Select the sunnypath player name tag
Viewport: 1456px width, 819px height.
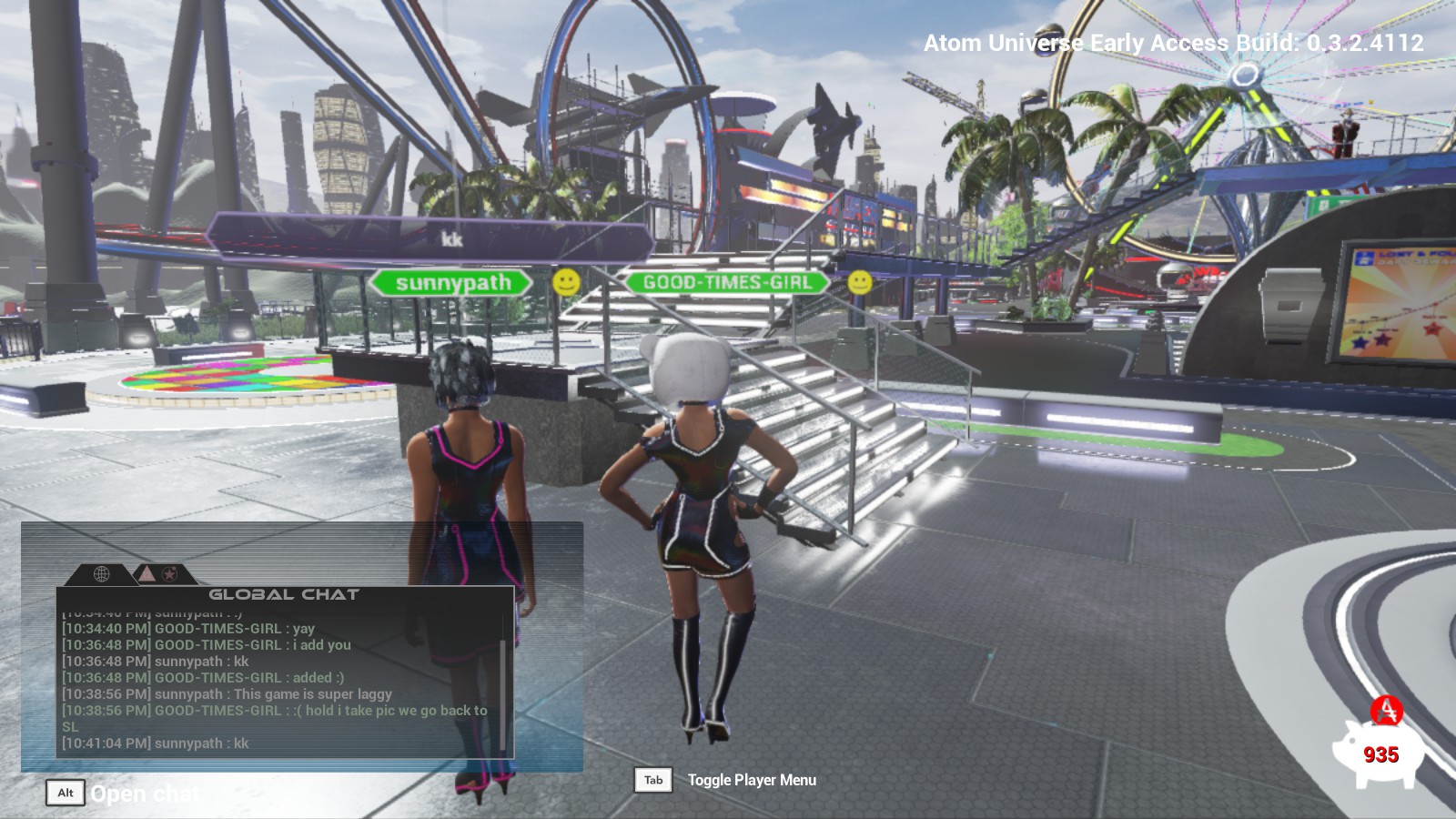point(452,283)
